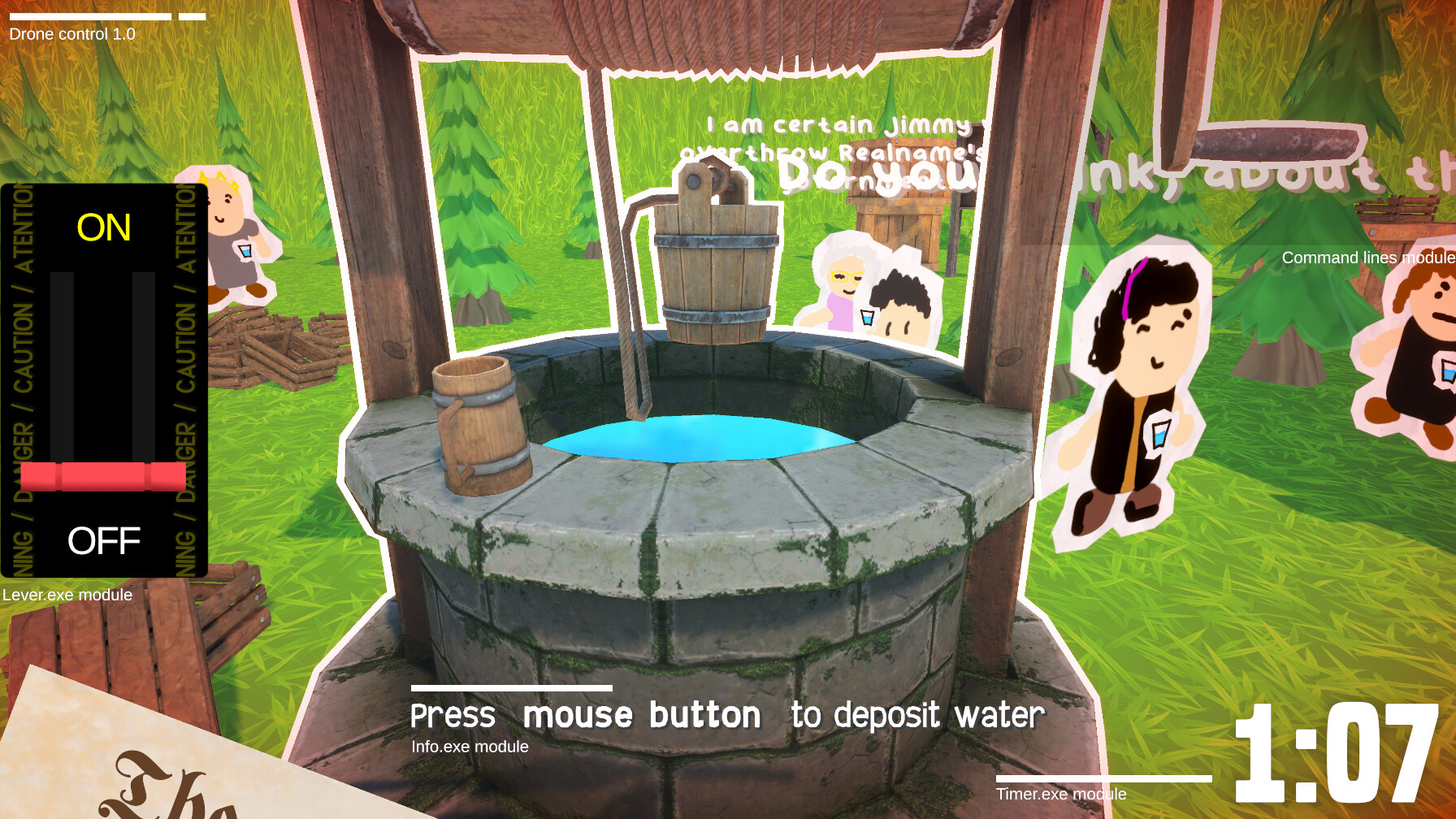Expand the Timer.exe module display
The height and width of the screenshot is (819, 1456).
[x=1060, y=794]
